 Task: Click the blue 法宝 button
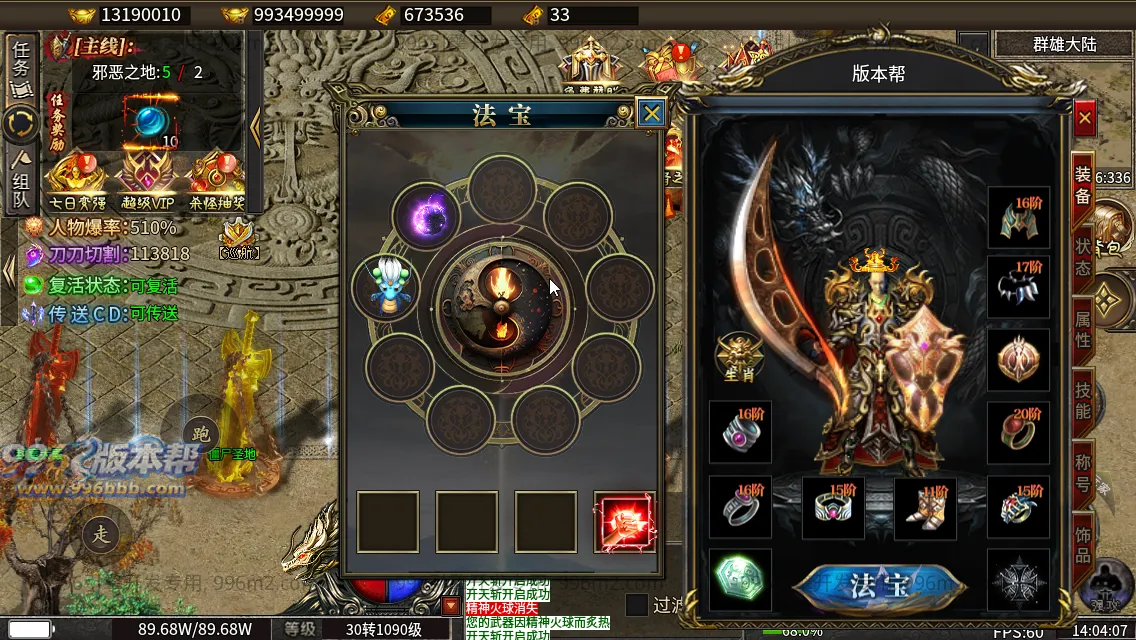[x=879, y=586]
